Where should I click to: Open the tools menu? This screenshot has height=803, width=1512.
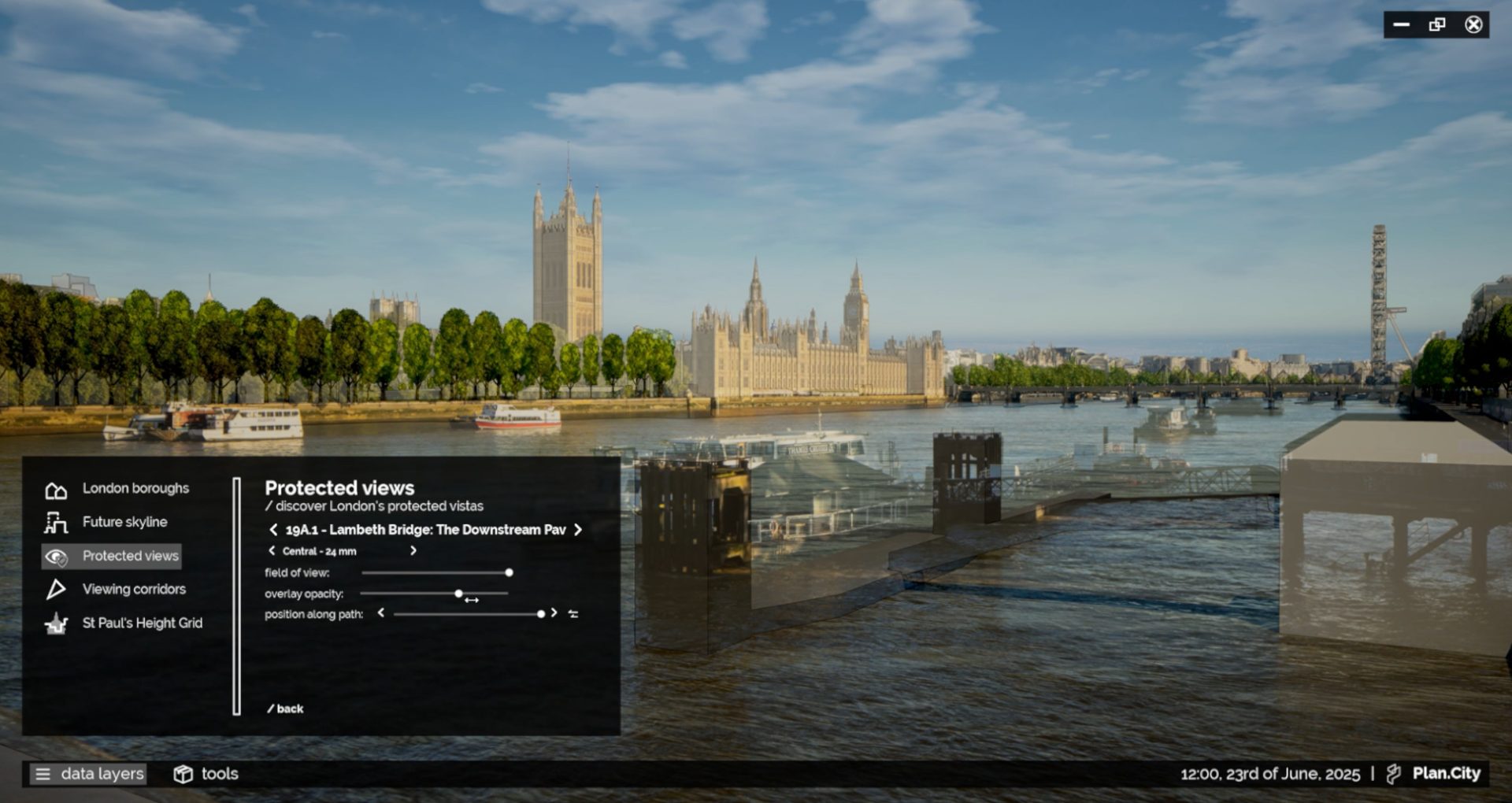click(x=220, y=774)
